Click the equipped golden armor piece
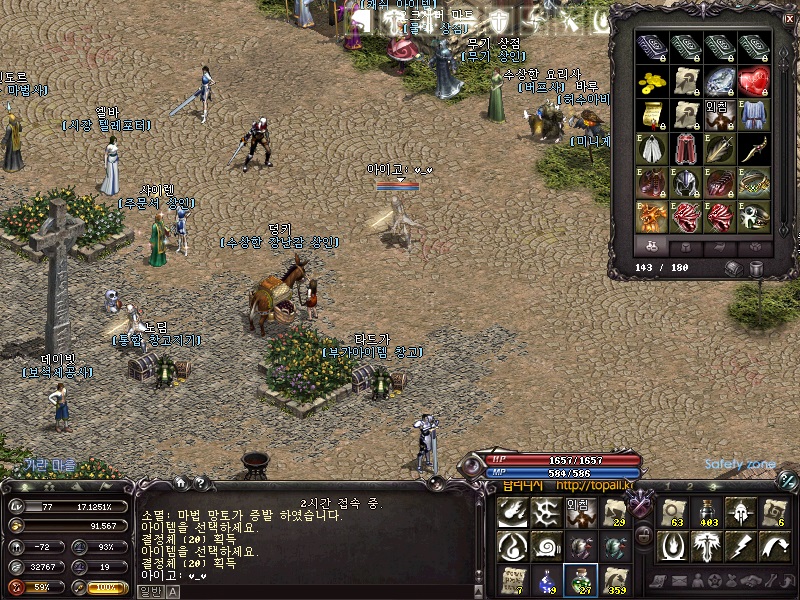This screenshot has width=800, height=600. click(x=653, y=217)
